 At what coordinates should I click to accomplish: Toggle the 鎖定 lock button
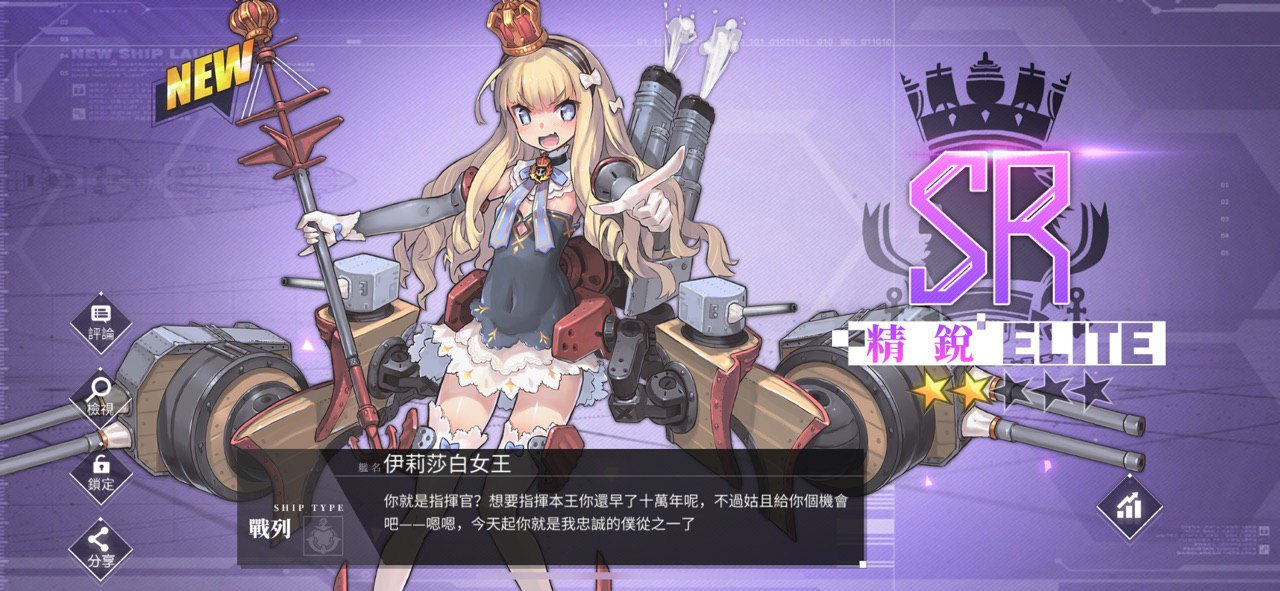[101, 472]
